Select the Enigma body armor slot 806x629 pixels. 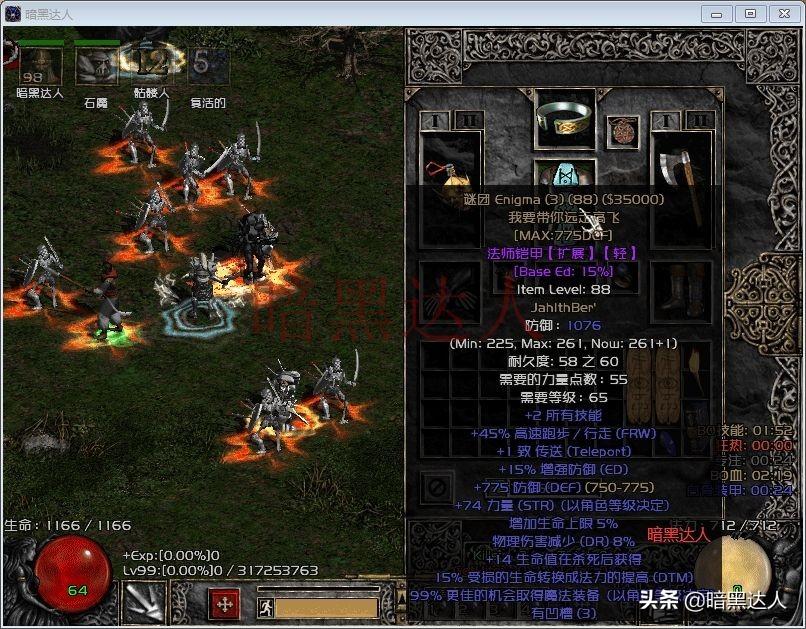pos(565,182)
